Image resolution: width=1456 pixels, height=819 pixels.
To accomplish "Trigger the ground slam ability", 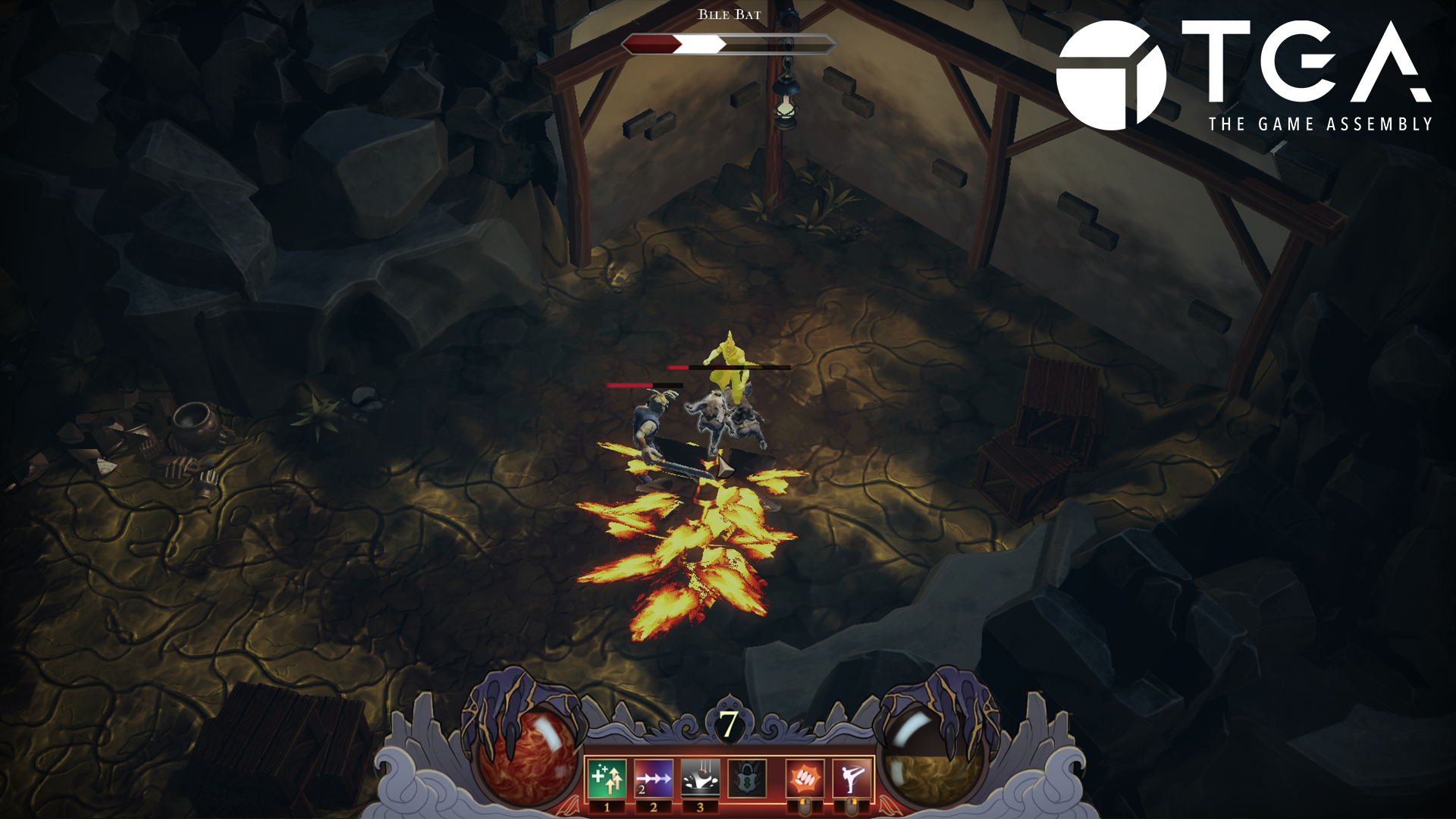I will pyautogui.click(x=700, y=779).
